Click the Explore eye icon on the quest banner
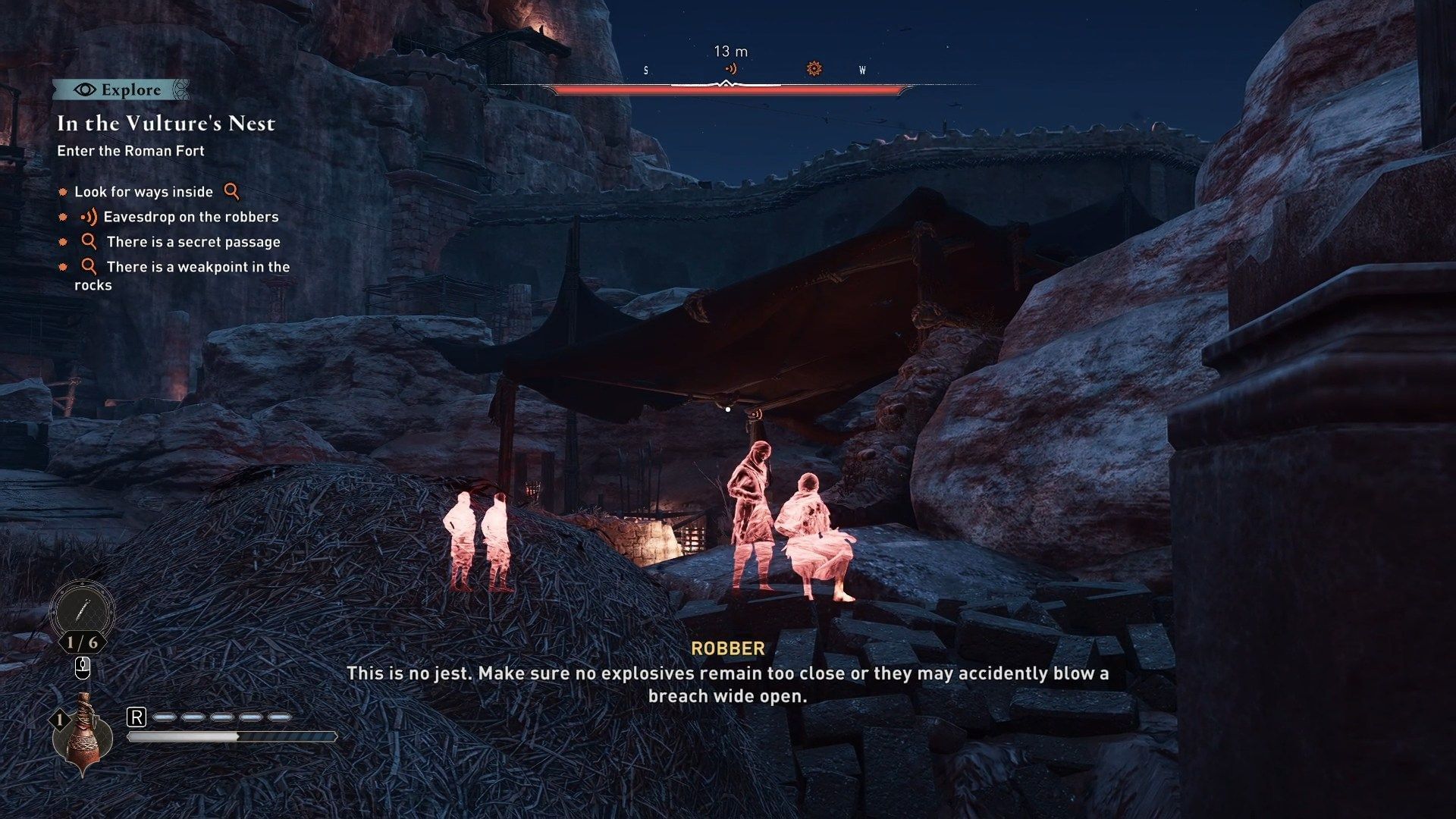The width and height of the screenshot is (1456, 819). (x=85, y=89)
